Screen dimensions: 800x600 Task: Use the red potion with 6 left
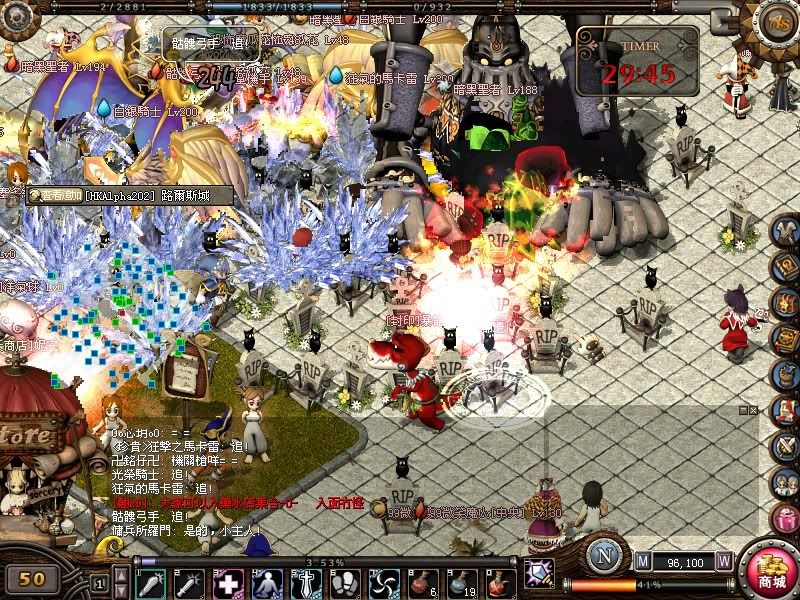pos(420,582)
